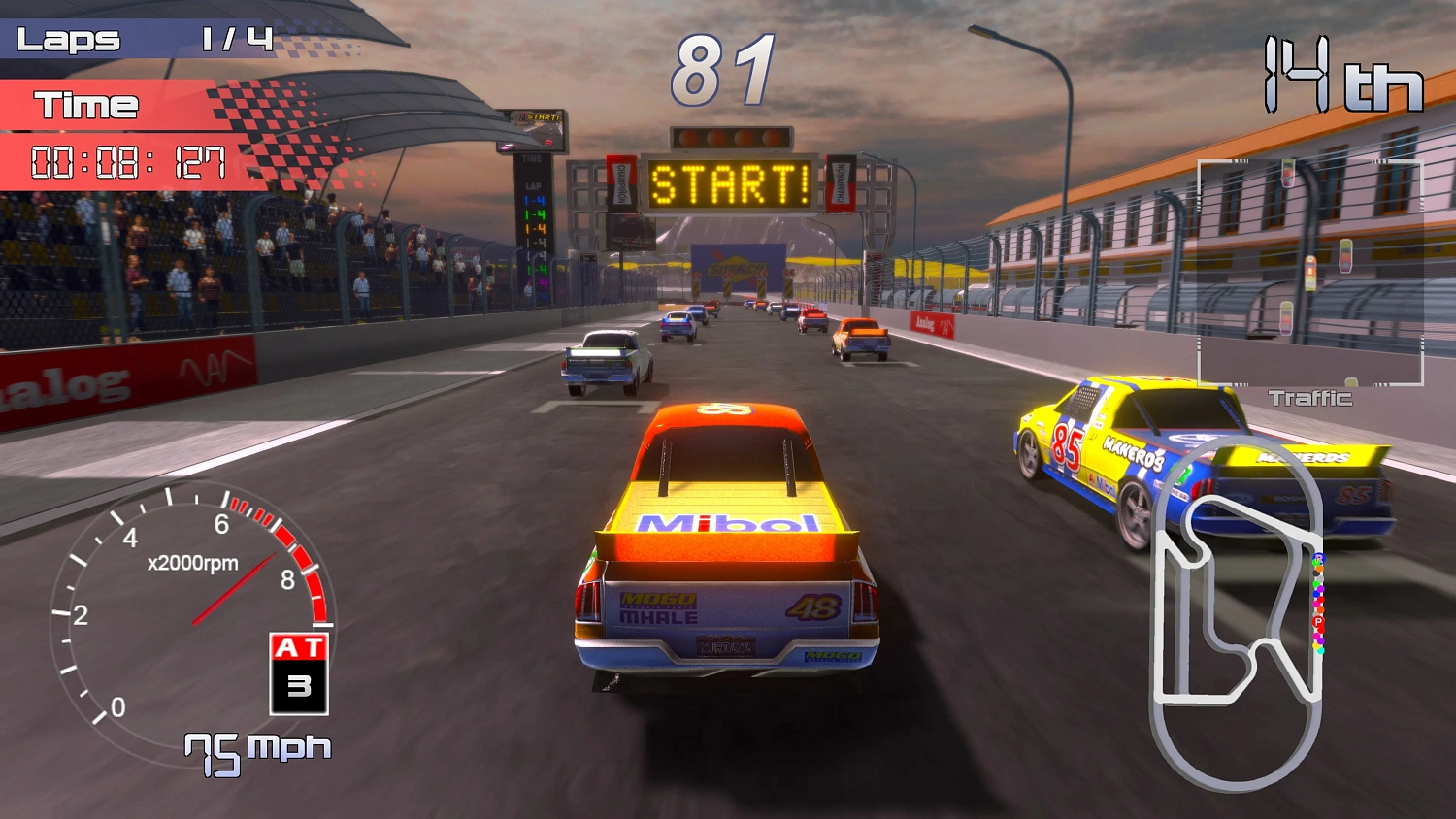Click the Laps label in the top bar
The width and height of the screenshot is (1456, 819).
click(70, 39)
